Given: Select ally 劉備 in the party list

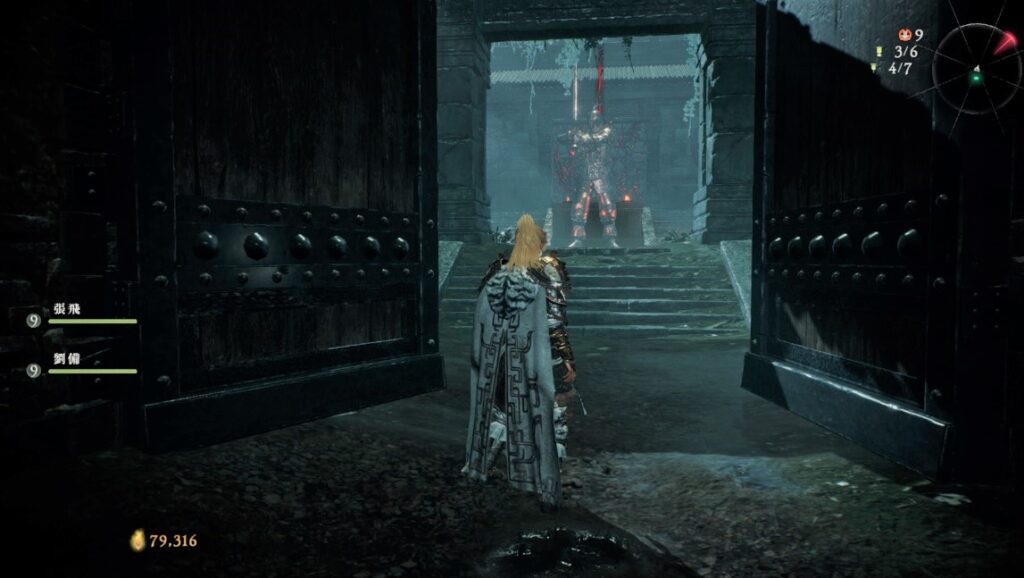Looking at the screenshot, I should pos(68,359).
